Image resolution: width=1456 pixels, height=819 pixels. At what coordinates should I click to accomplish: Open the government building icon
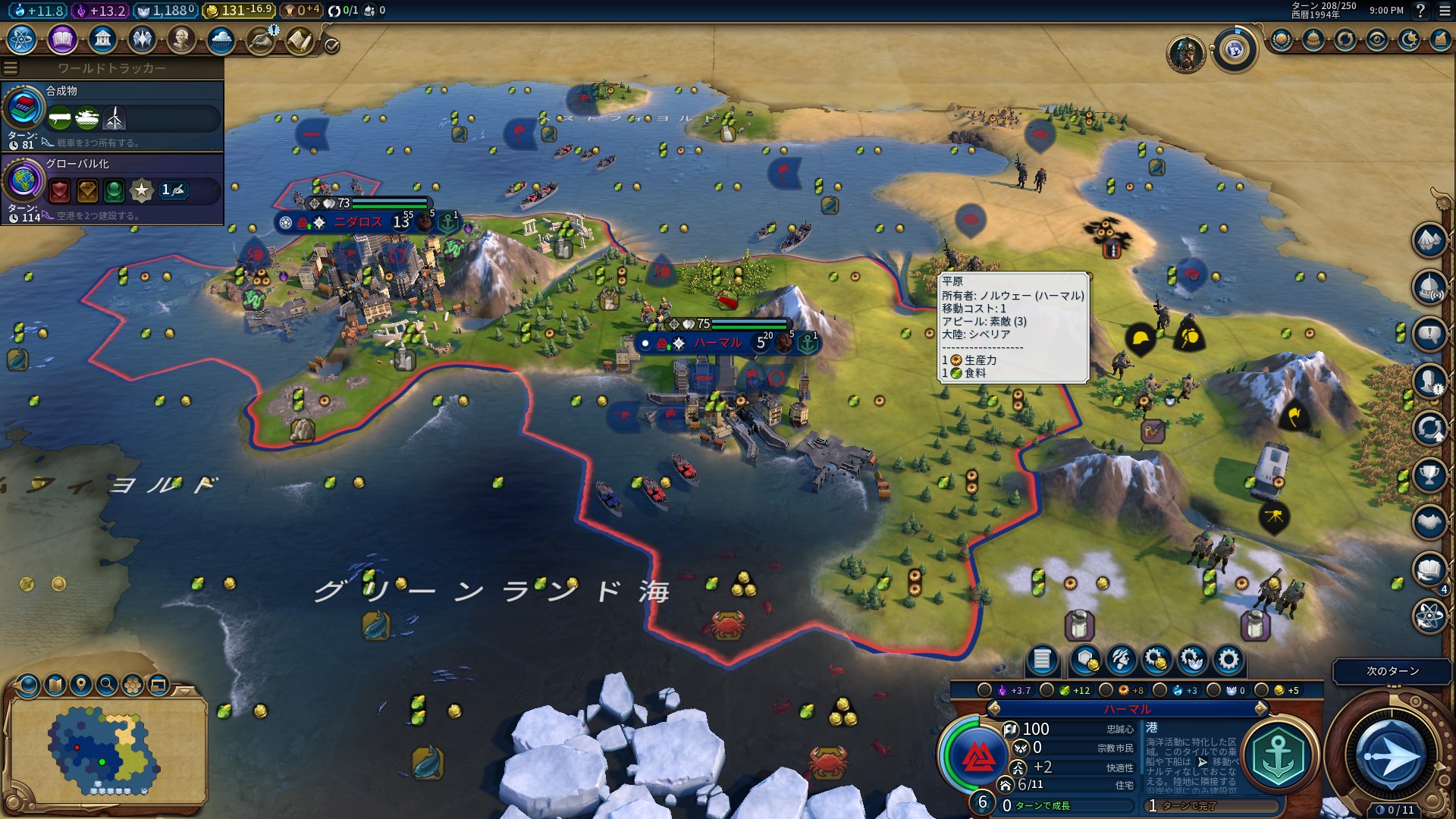coord(102,39)
